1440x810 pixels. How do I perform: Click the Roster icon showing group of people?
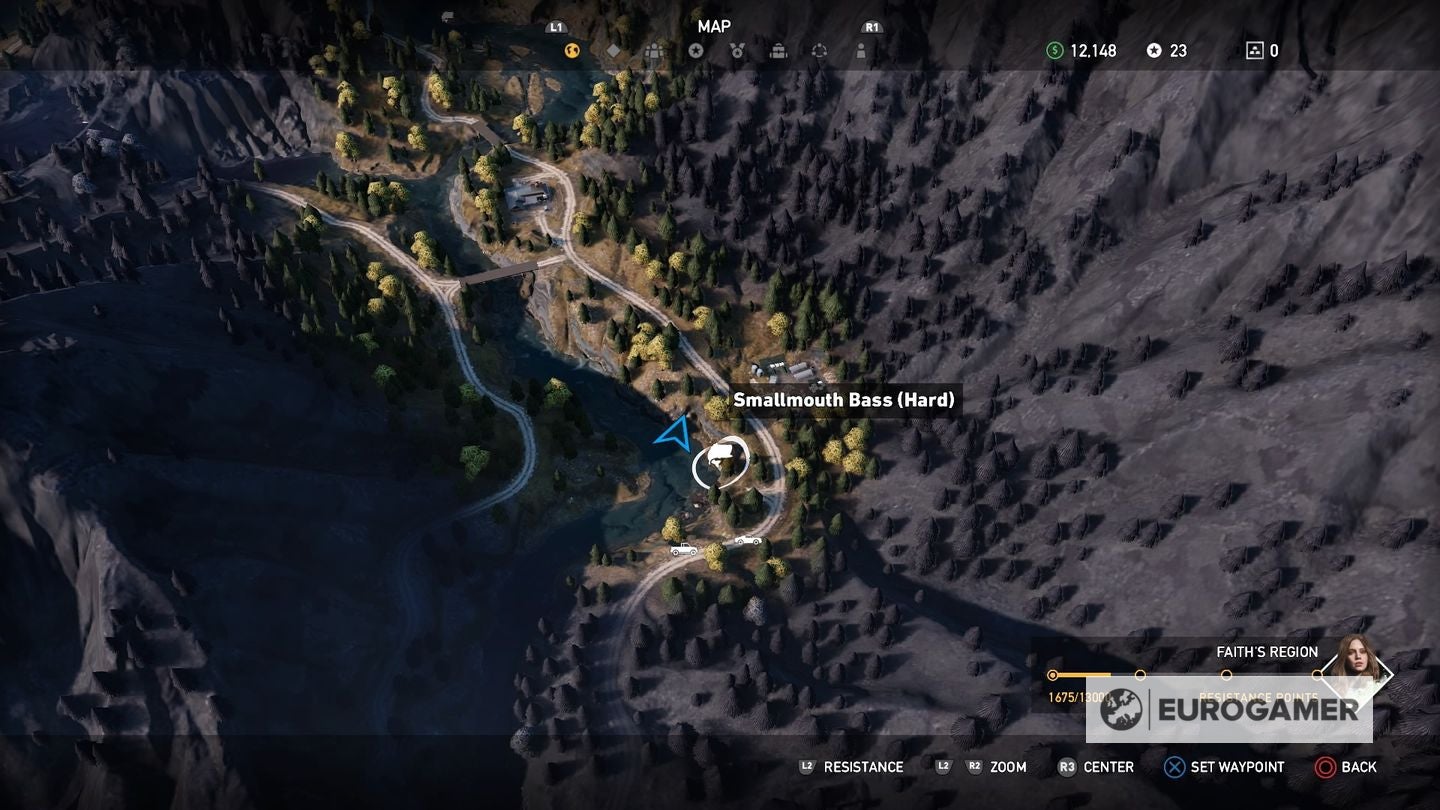655,50
